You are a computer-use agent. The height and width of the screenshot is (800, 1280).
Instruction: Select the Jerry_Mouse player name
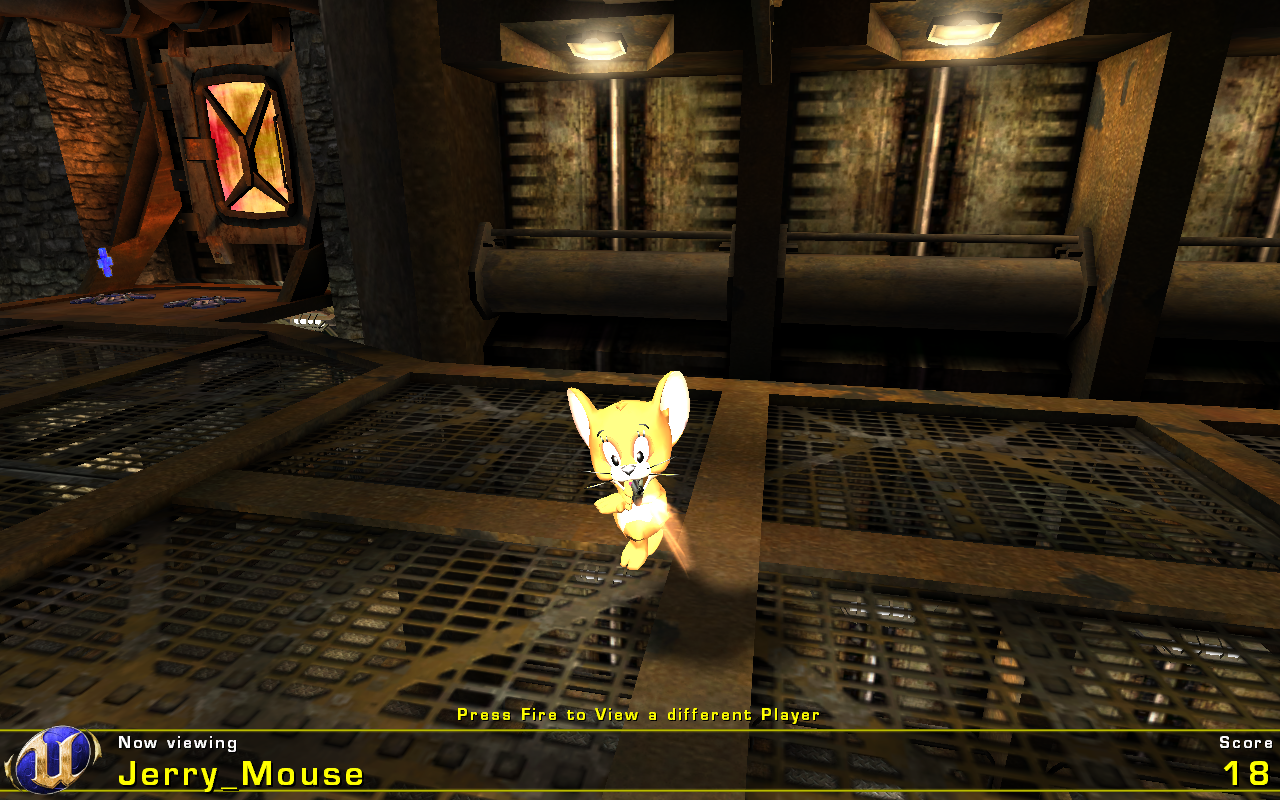tap(240, 773)
